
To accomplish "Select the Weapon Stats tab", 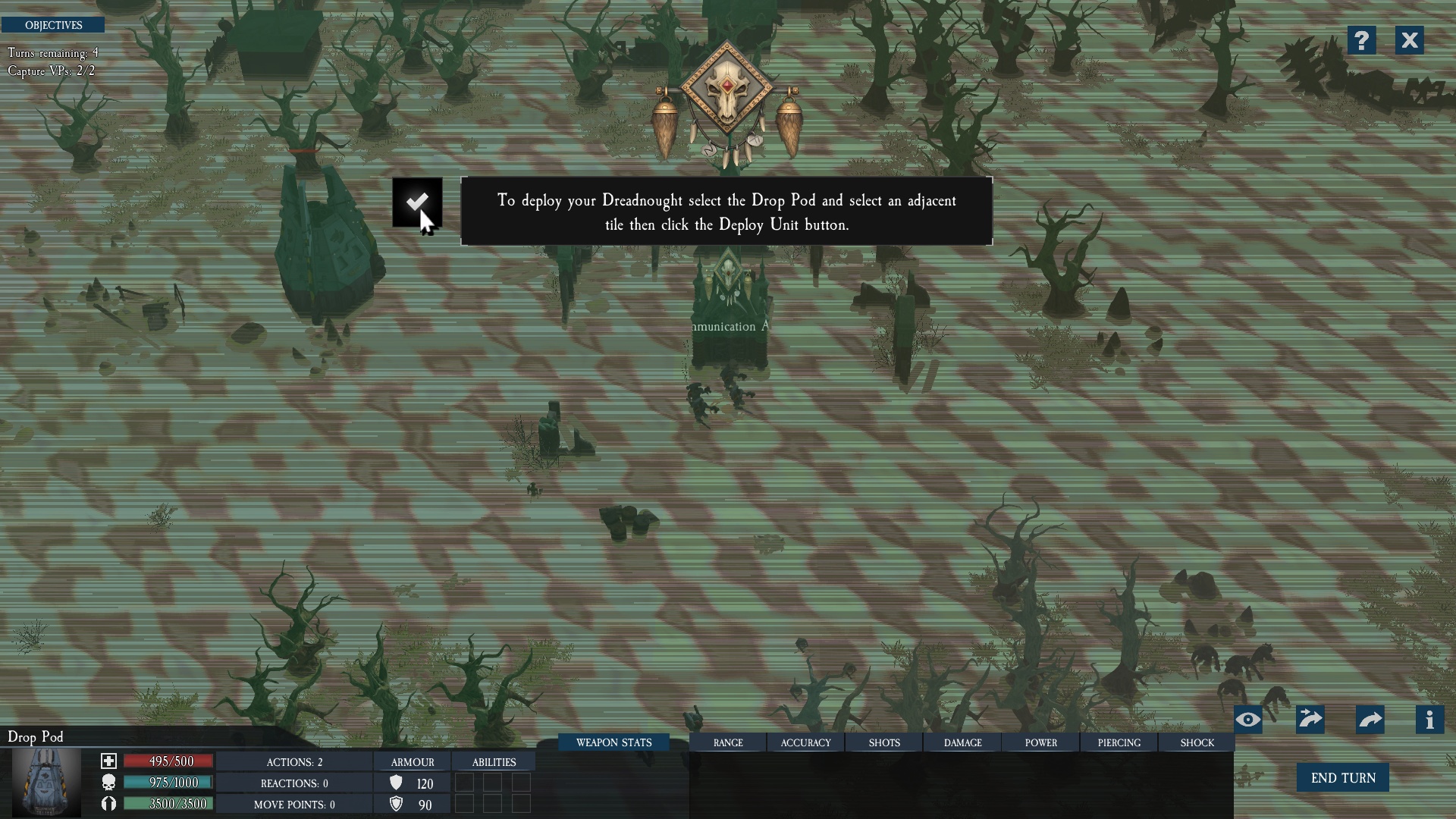I will pos(613,742).
